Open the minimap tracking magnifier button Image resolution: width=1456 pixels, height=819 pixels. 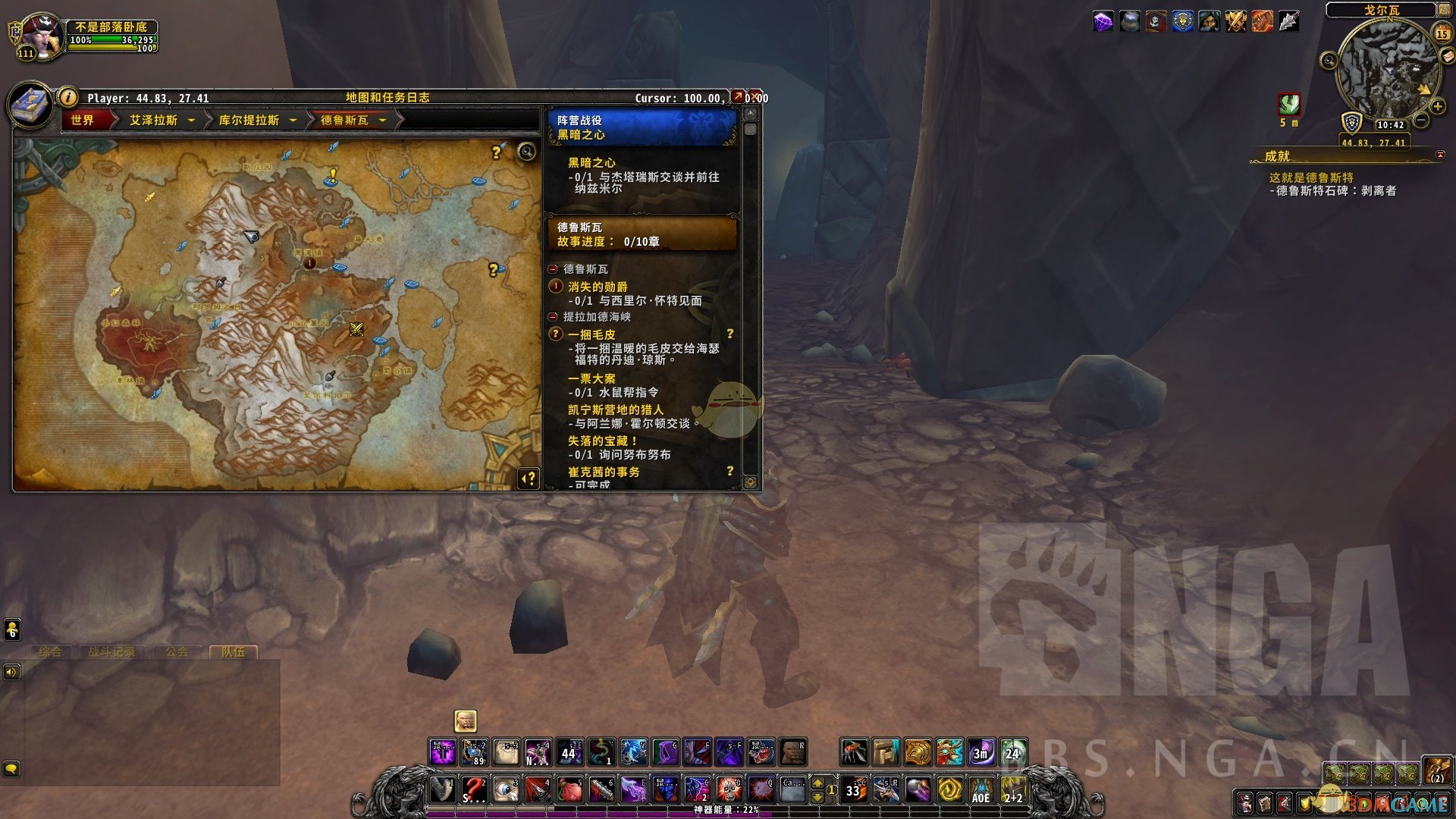(x=1329, y=60)
